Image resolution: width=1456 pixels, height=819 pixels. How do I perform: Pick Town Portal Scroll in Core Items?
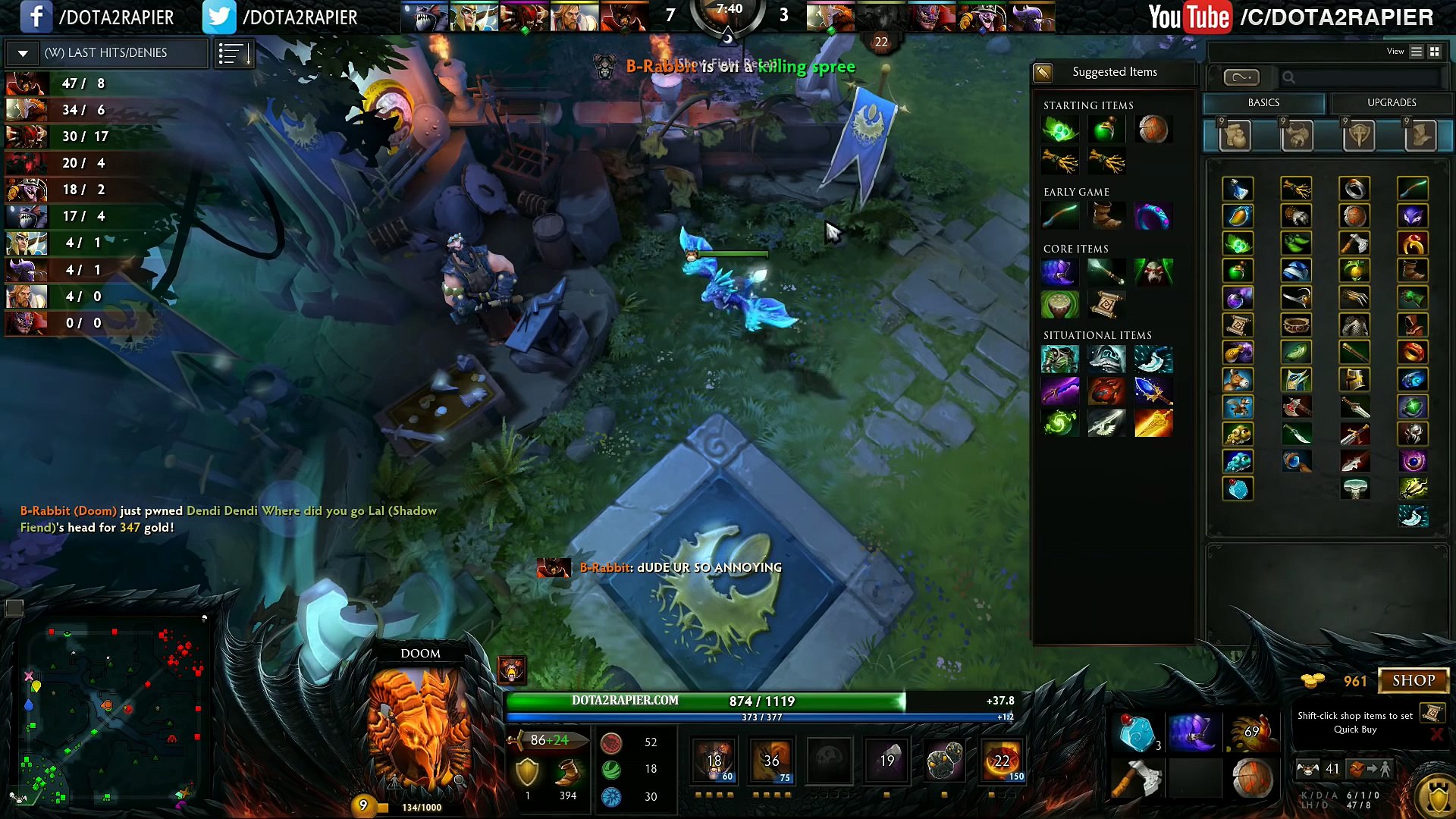[1106, 304]
